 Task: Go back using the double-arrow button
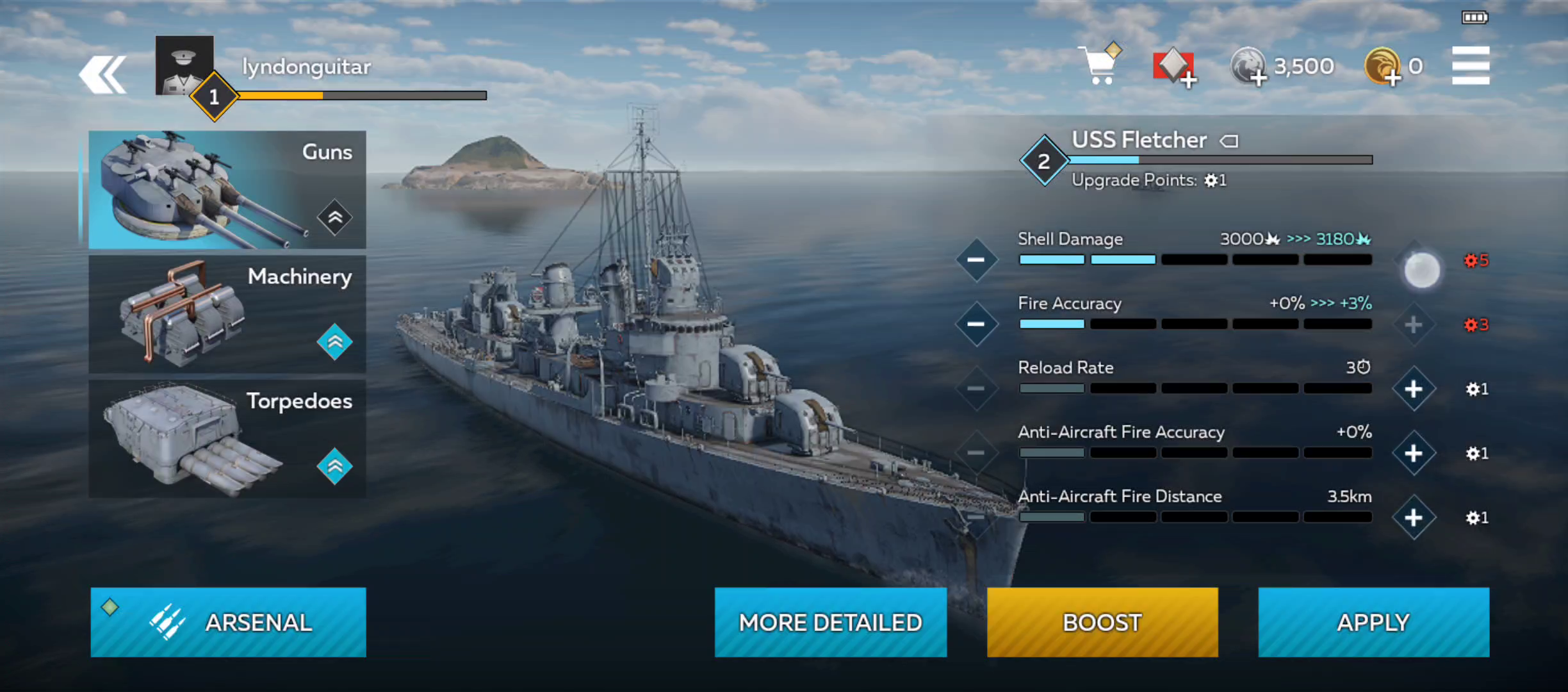click(103, 75)
